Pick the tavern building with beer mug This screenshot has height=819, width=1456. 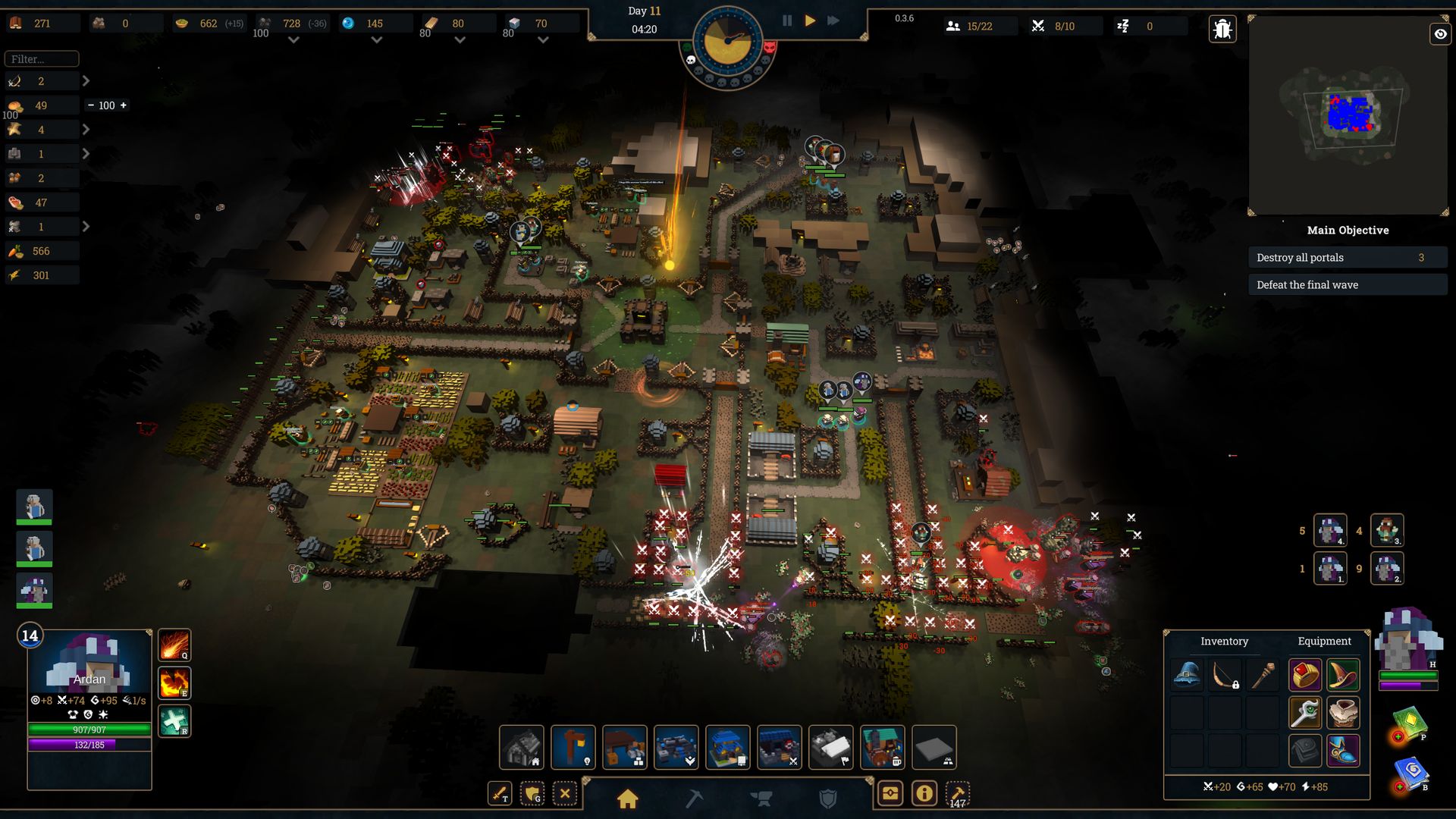click(882, 747)
